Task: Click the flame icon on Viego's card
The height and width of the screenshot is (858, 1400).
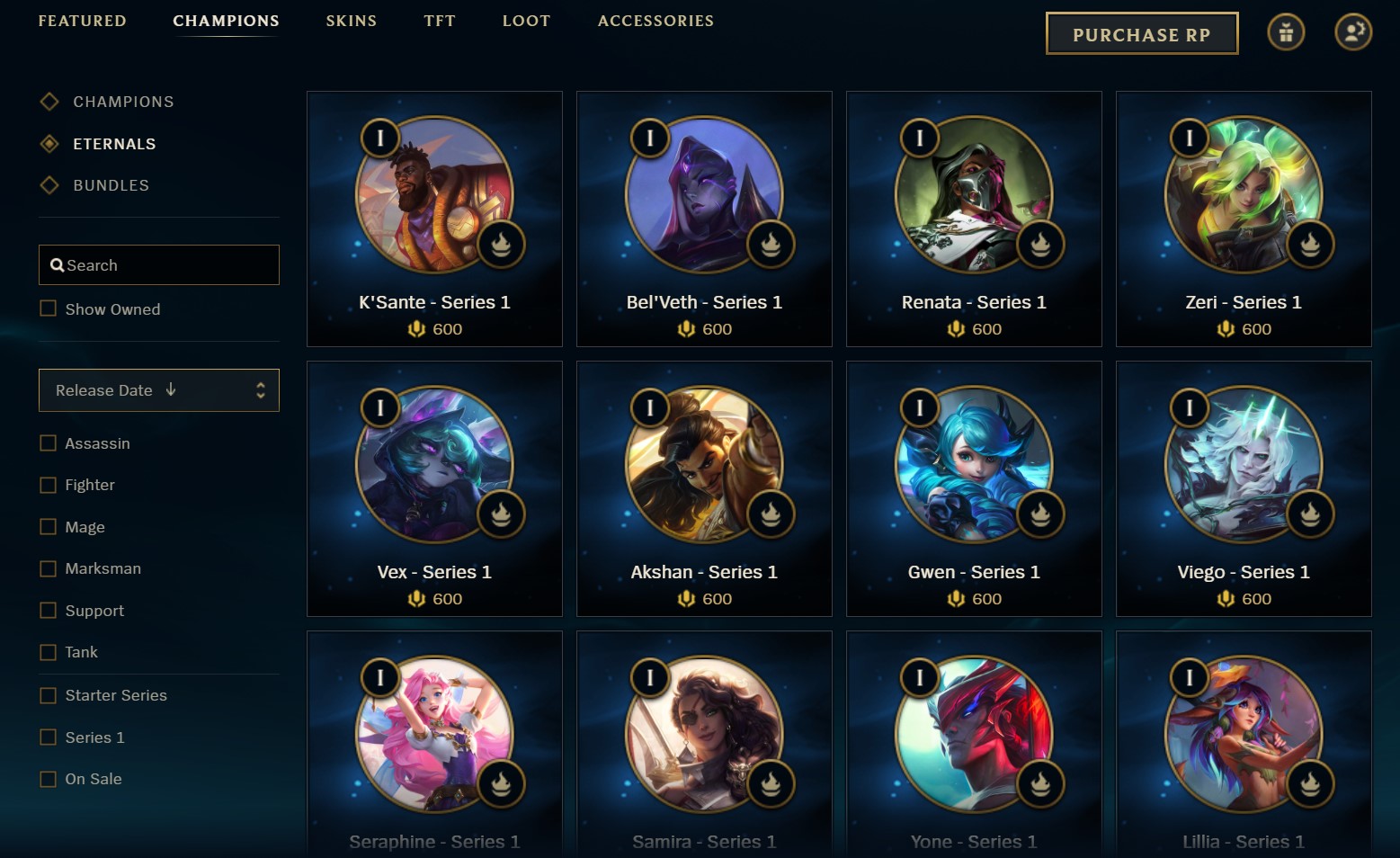Action: pyautogui.click(x=1310, y=514)
